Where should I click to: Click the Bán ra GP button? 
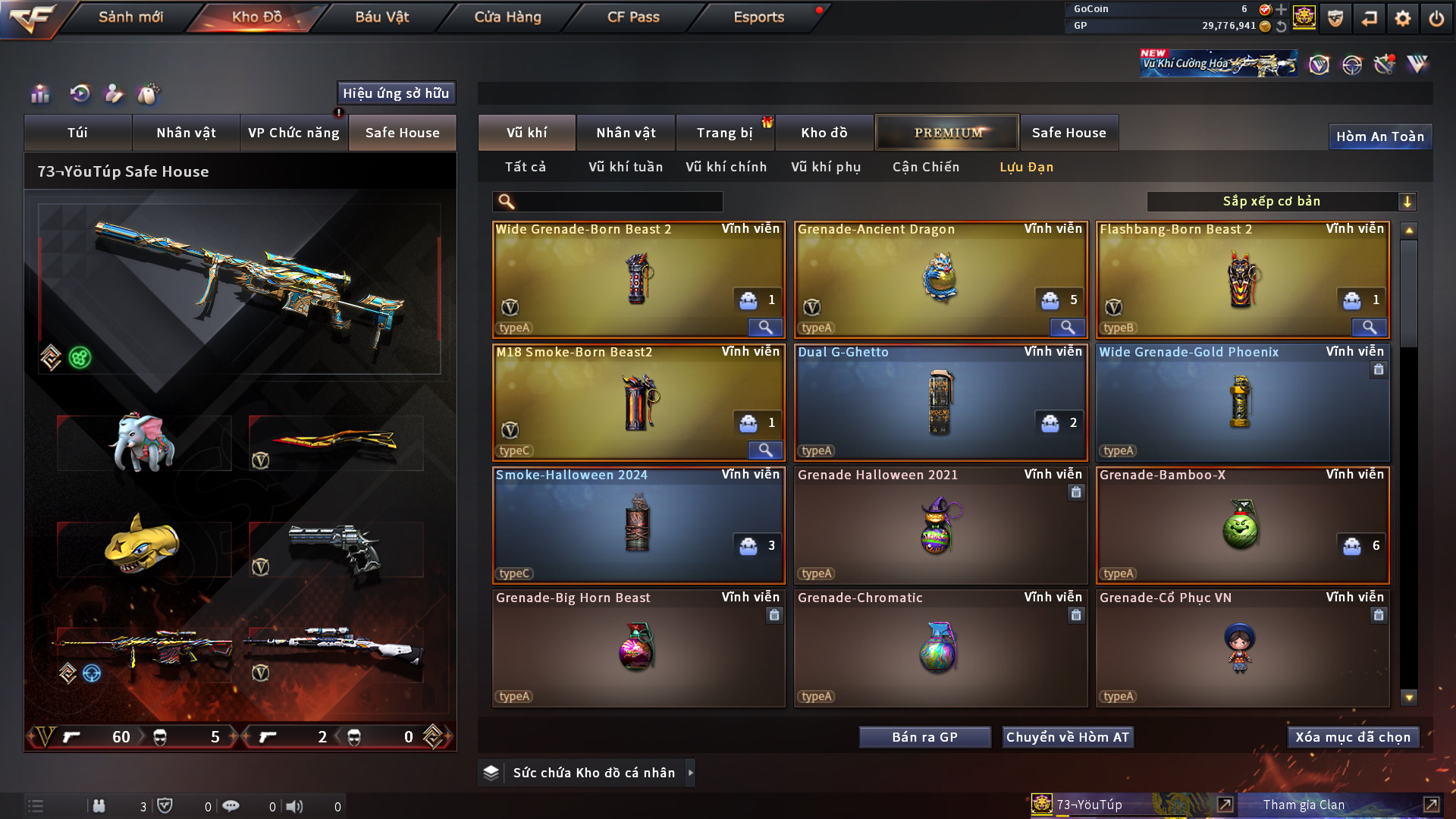pos(924,737)
